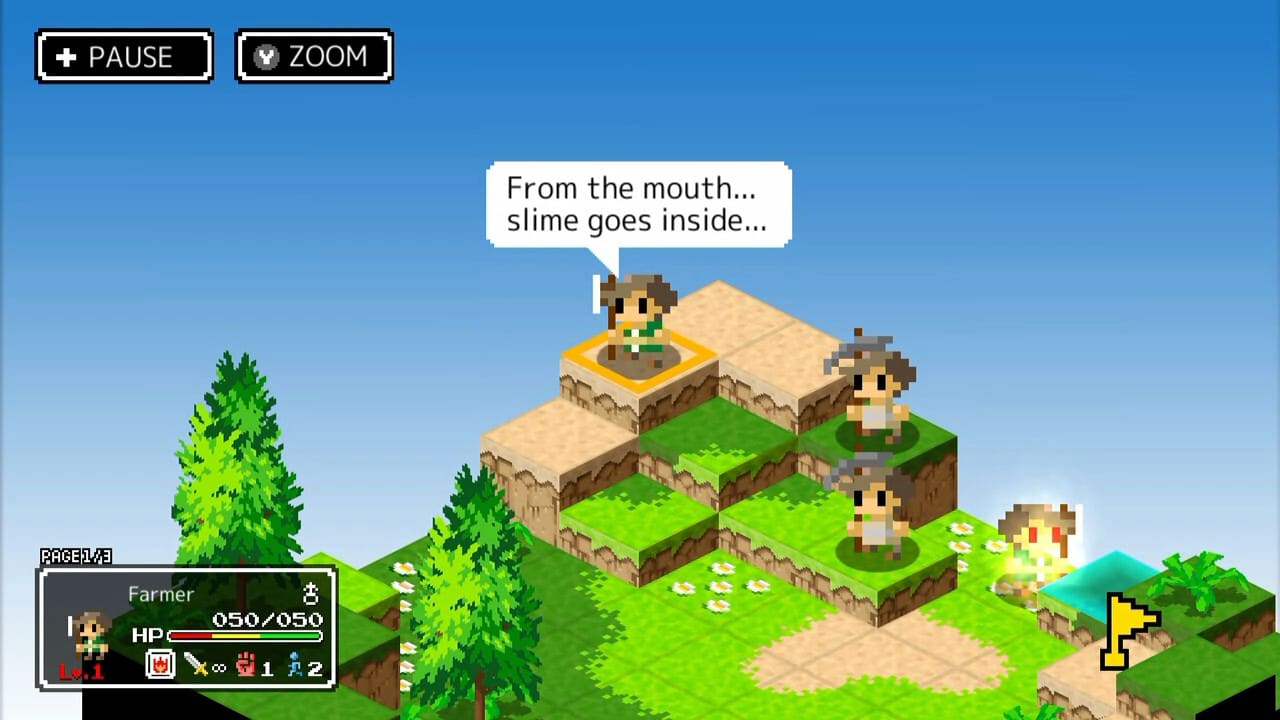
Task: Click the speech bubble about slime
Action: [638, 203]
